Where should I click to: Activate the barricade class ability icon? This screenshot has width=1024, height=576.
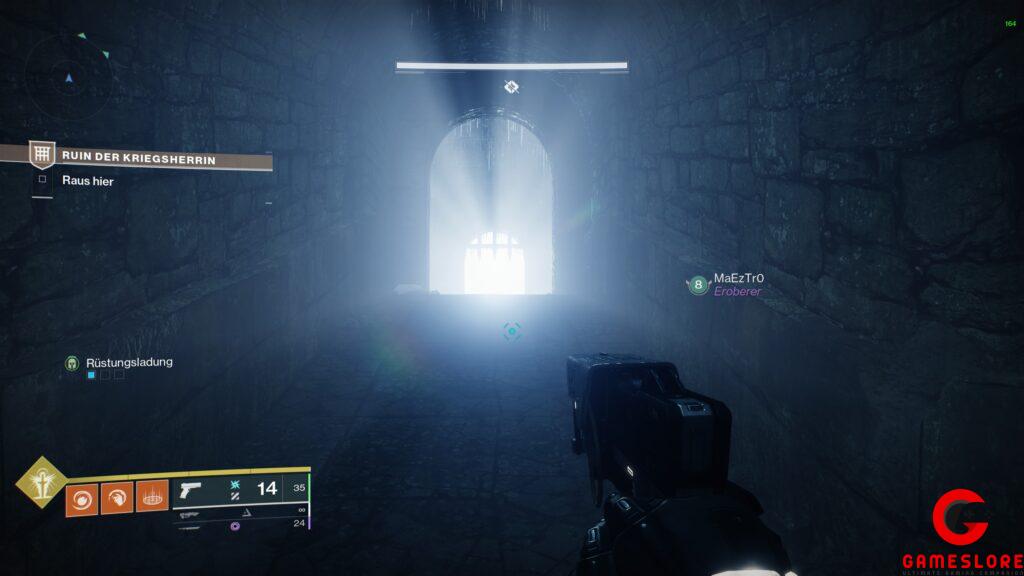point(151,495)
